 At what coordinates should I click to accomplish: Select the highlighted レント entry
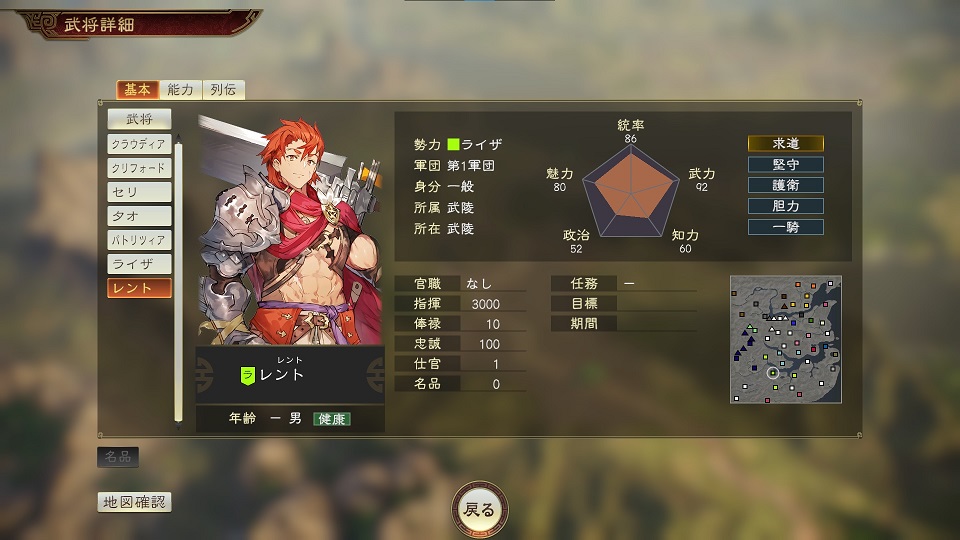click(x=139, y=288)
